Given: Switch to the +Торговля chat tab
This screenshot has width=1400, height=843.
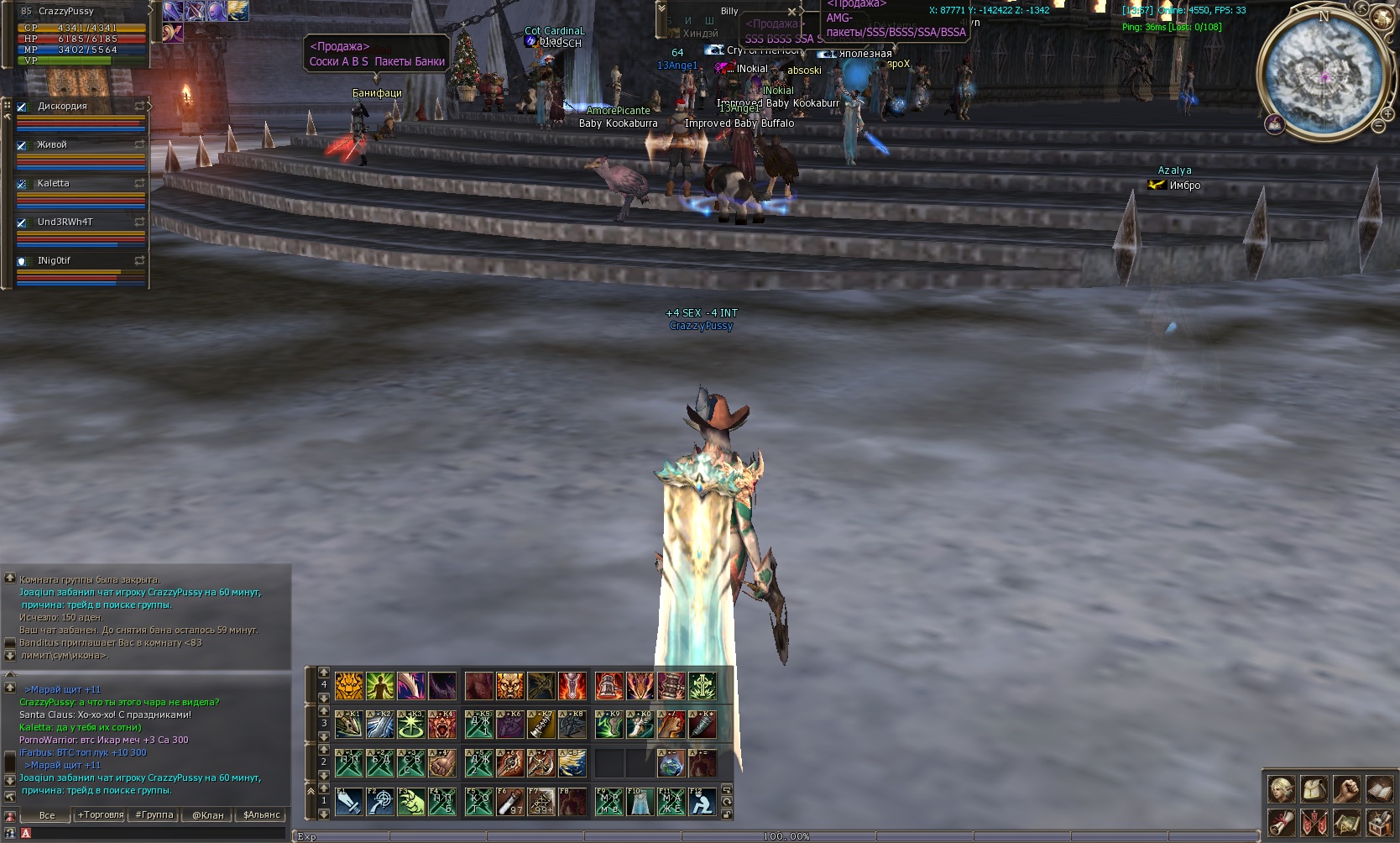Looking at the screenshot, I should [x=100, y=814].
